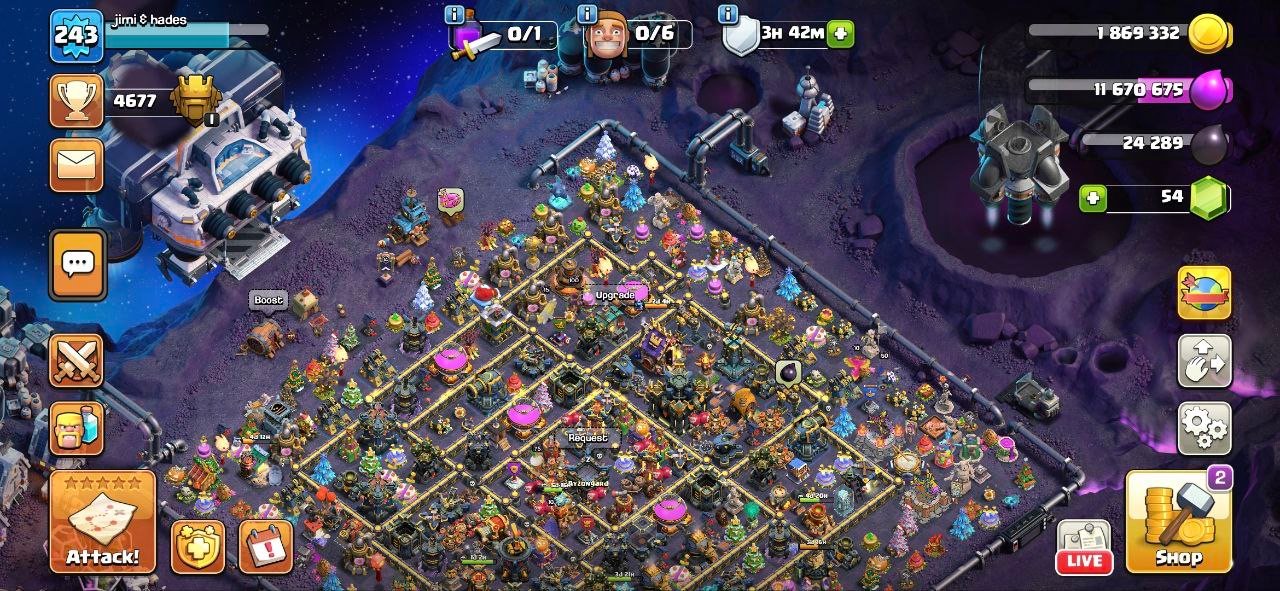Add a shield with the green plus
1280x591 pixels.
point(841,34)
